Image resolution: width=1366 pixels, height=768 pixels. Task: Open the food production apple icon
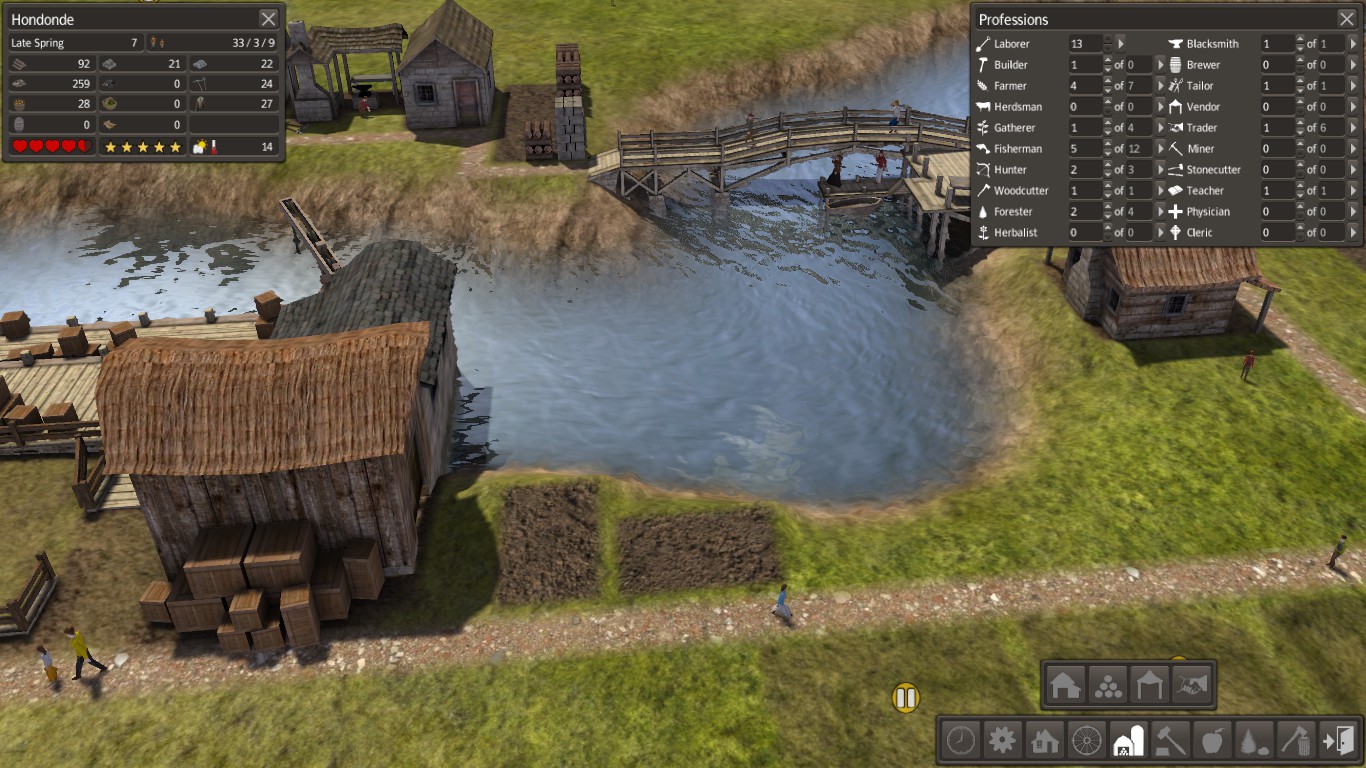pyautogui.click(x=1212, y=741)
